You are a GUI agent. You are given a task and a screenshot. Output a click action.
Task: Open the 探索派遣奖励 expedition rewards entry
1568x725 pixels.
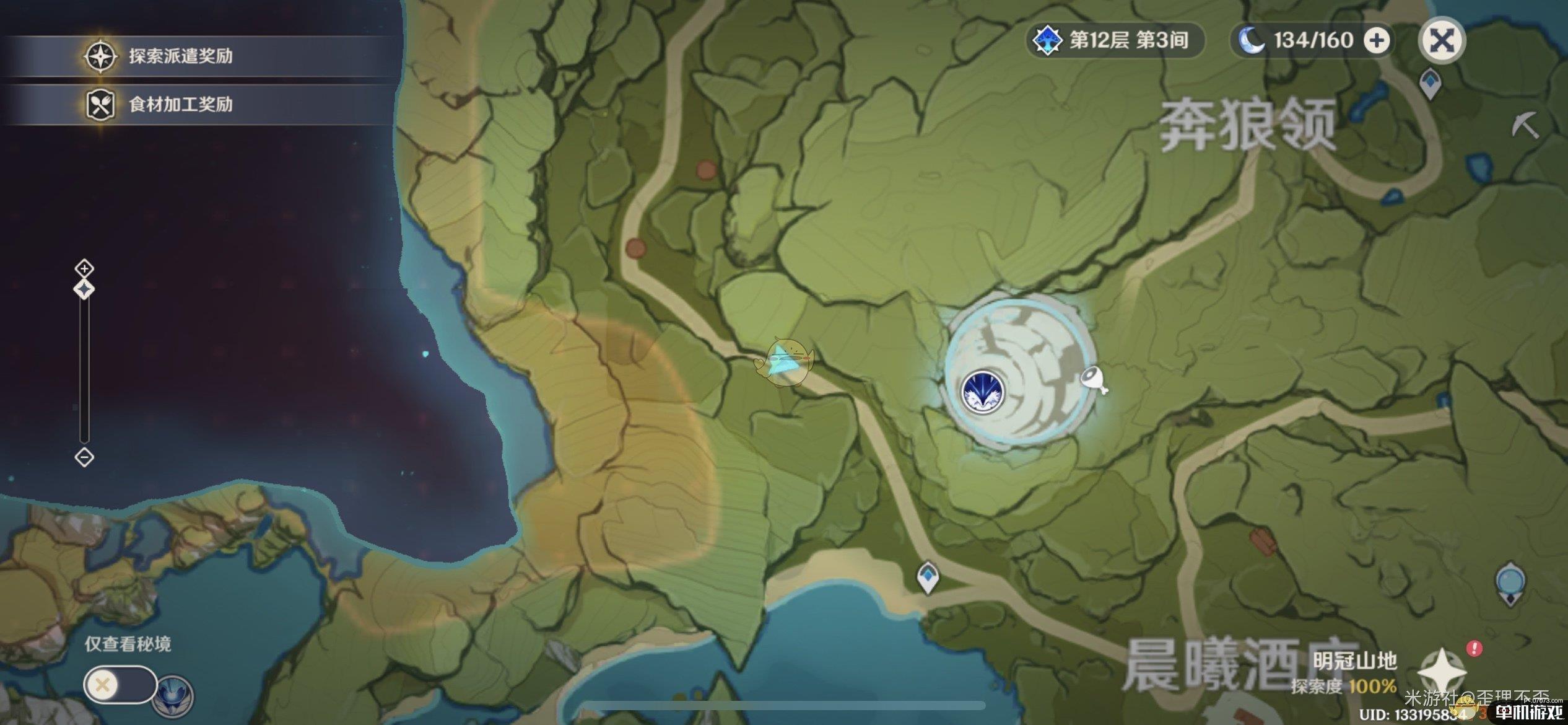[180, 56]
